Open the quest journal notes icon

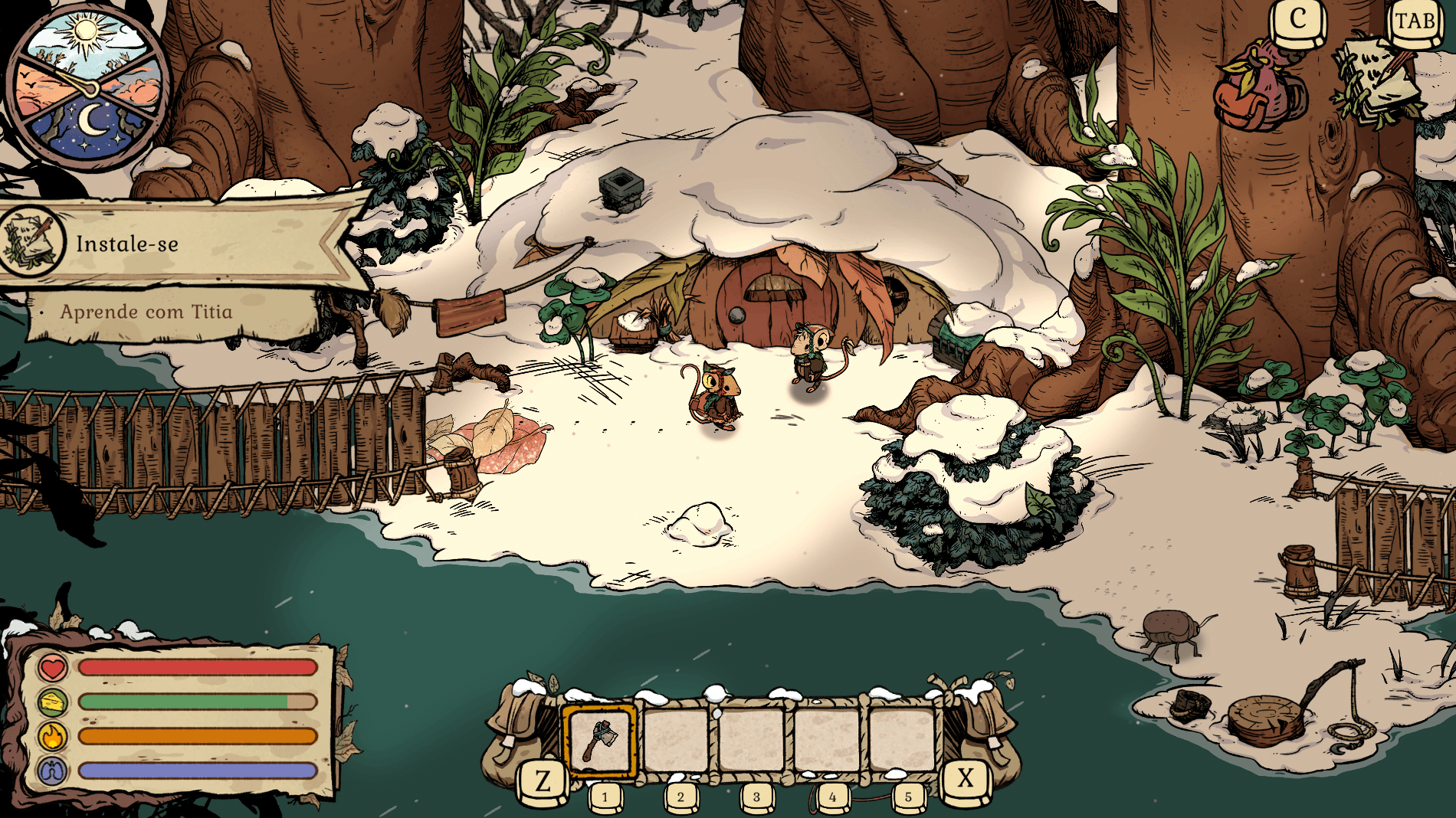[1377, 80]
